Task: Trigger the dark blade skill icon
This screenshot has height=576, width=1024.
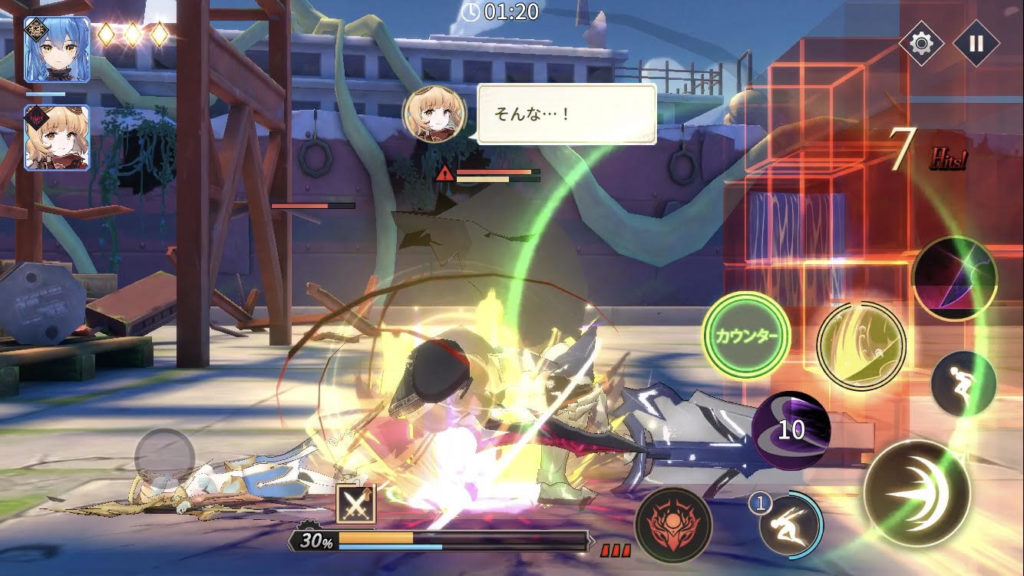Action: point(954,278)
